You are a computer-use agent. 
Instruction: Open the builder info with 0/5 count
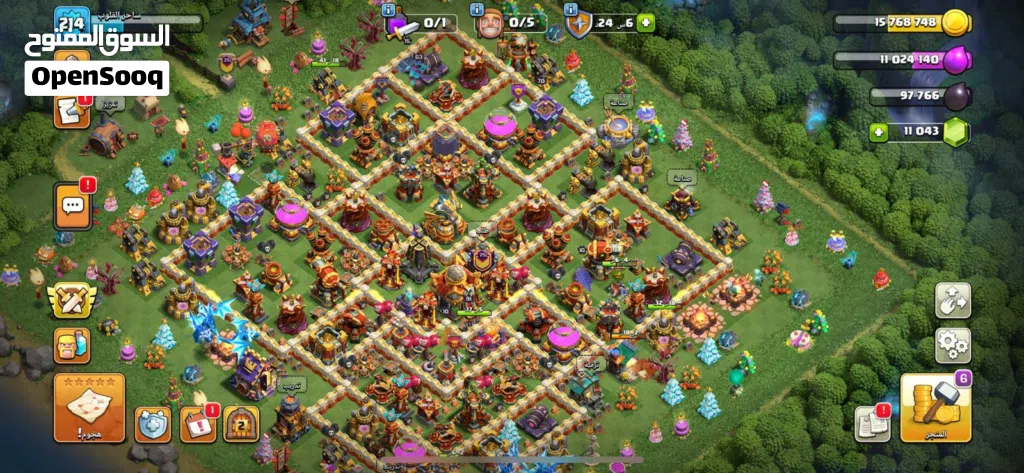click(x=509, y=22)
